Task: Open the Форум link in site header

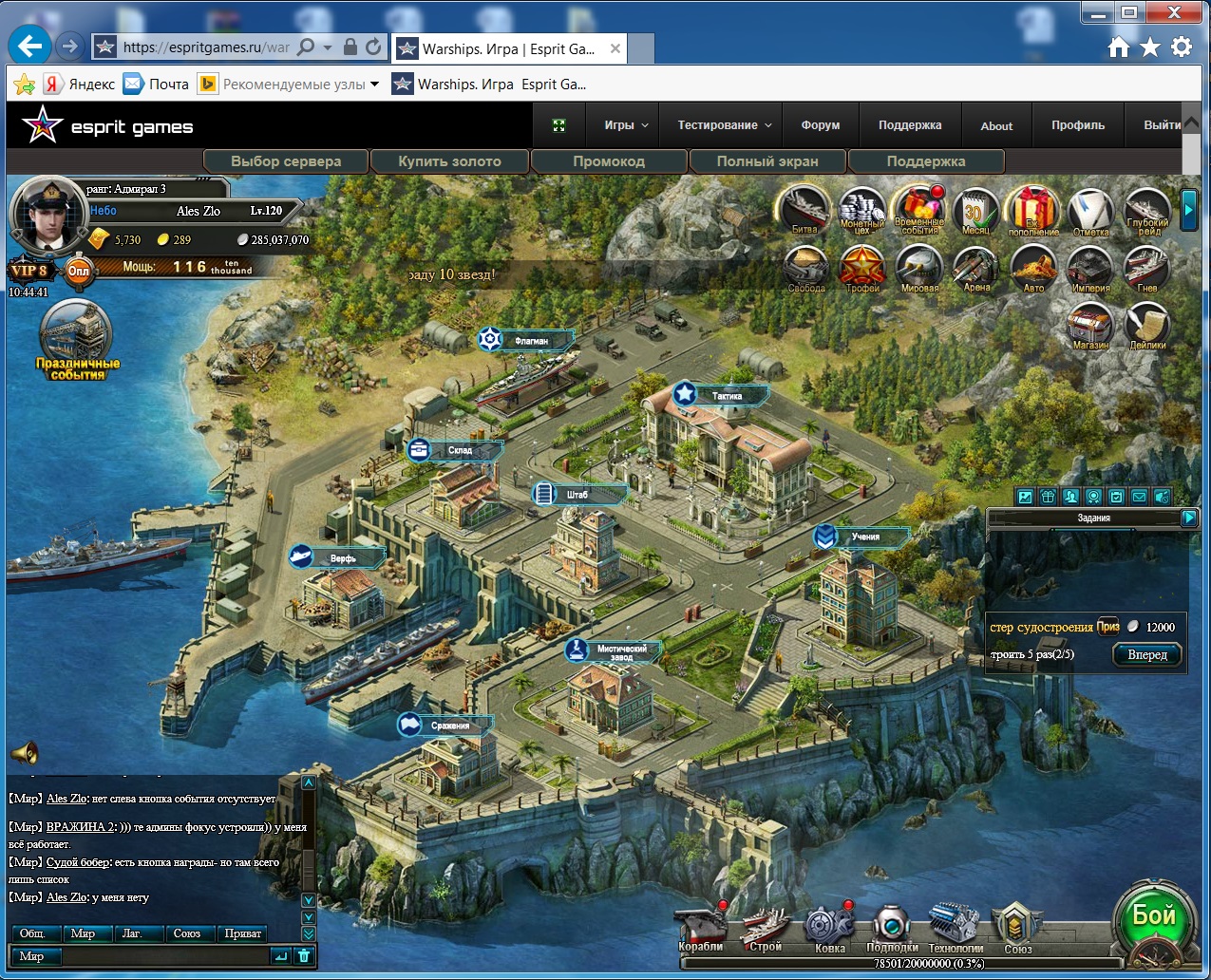Action: click(x=820, y=125)
